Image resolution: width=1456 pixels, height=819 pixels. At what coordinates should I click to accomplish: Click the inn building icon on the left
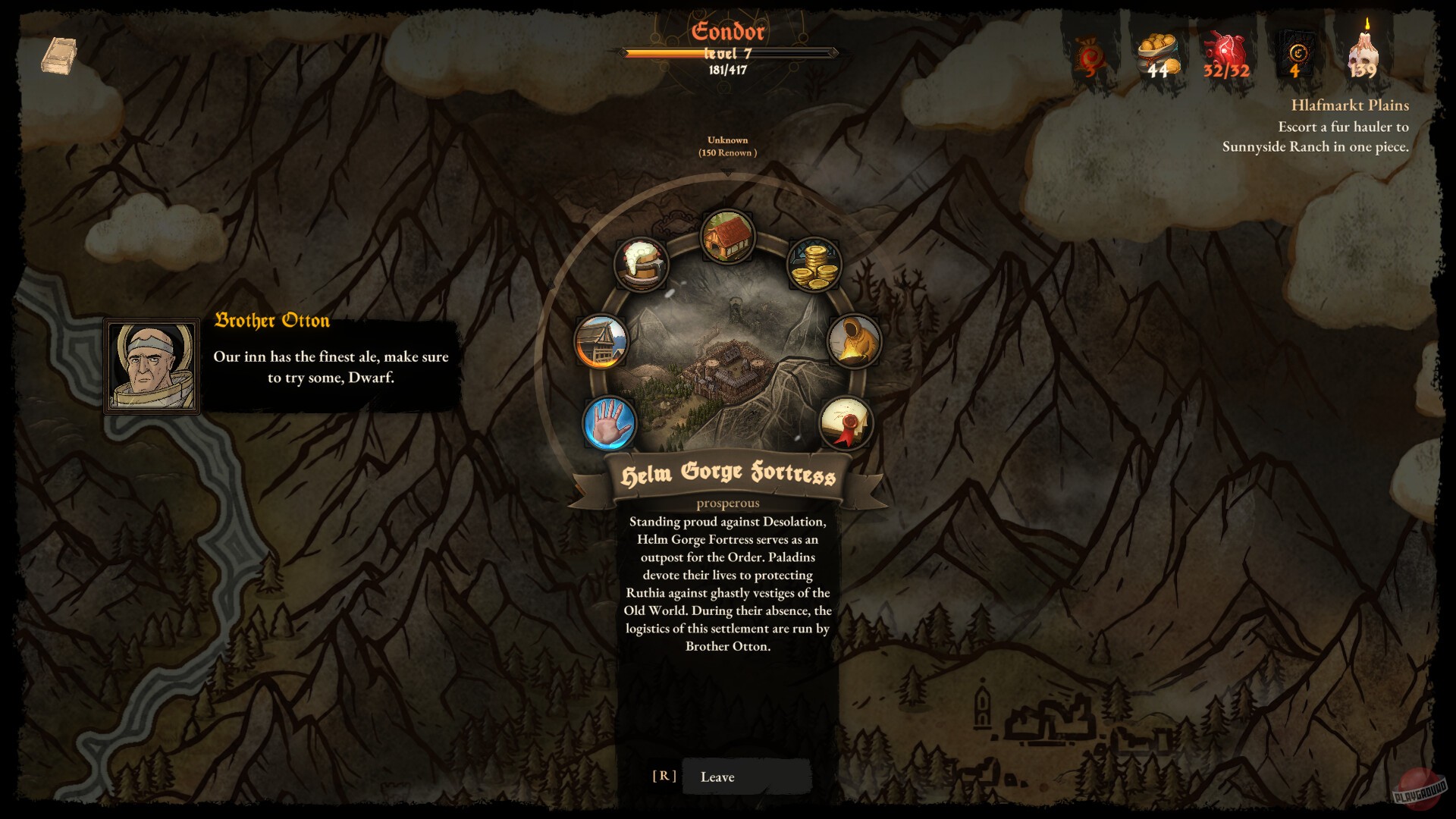(x=599, y=340)
